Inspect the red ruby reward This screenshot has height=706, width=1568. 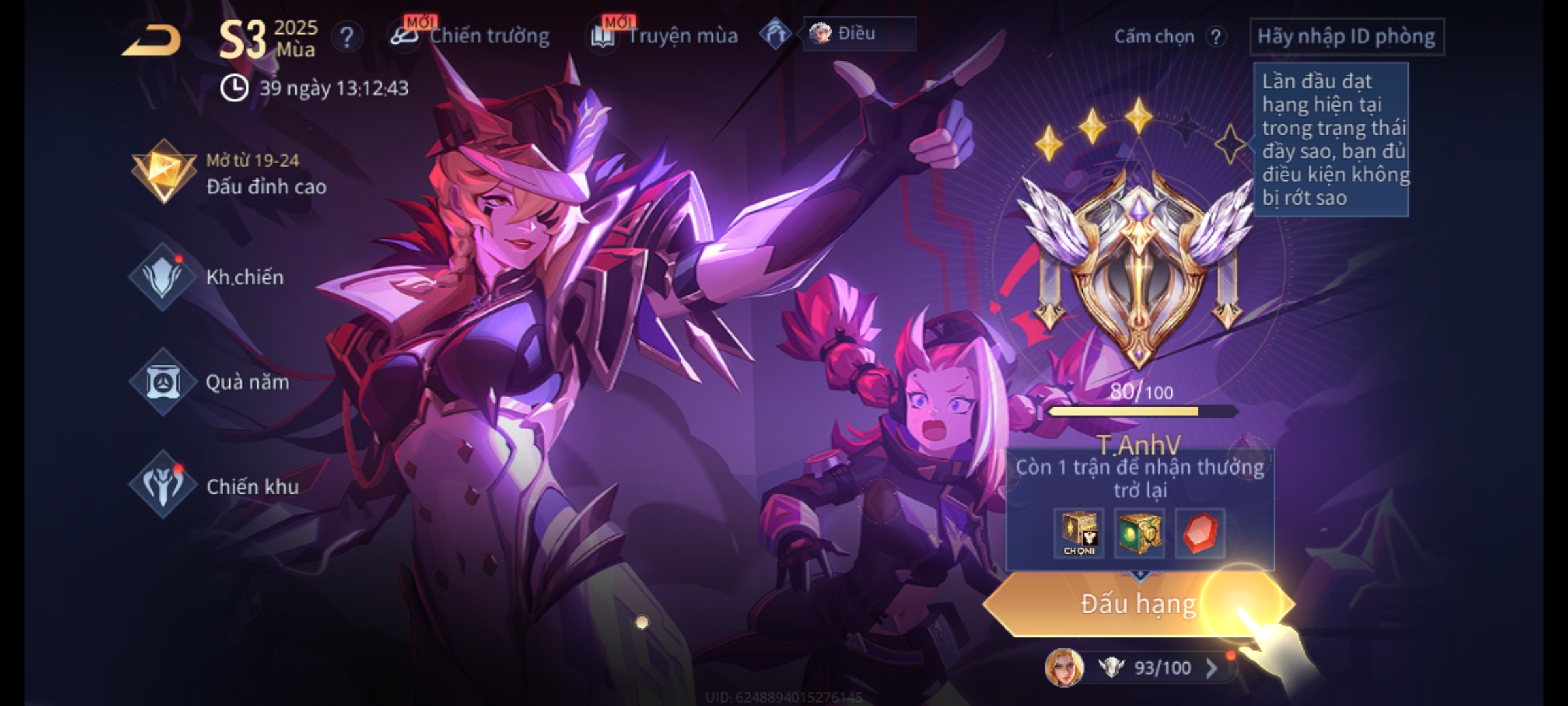(1200, 533)
